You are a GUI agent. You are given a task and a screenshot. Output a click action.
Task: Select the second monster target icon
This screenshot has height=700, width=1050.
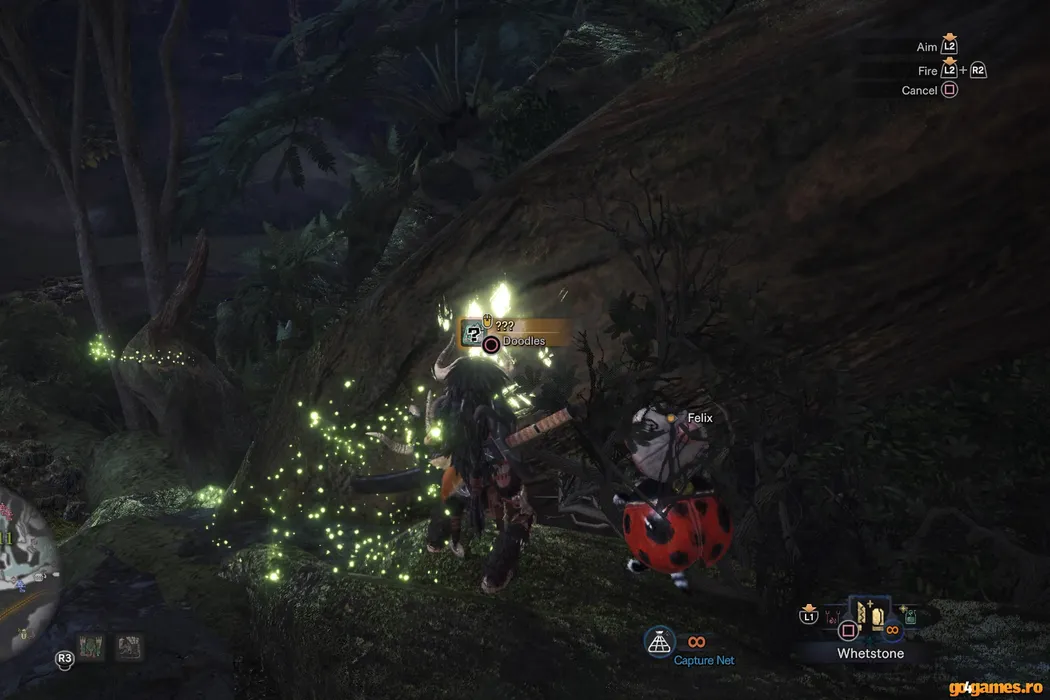click(x=128, y=648)
